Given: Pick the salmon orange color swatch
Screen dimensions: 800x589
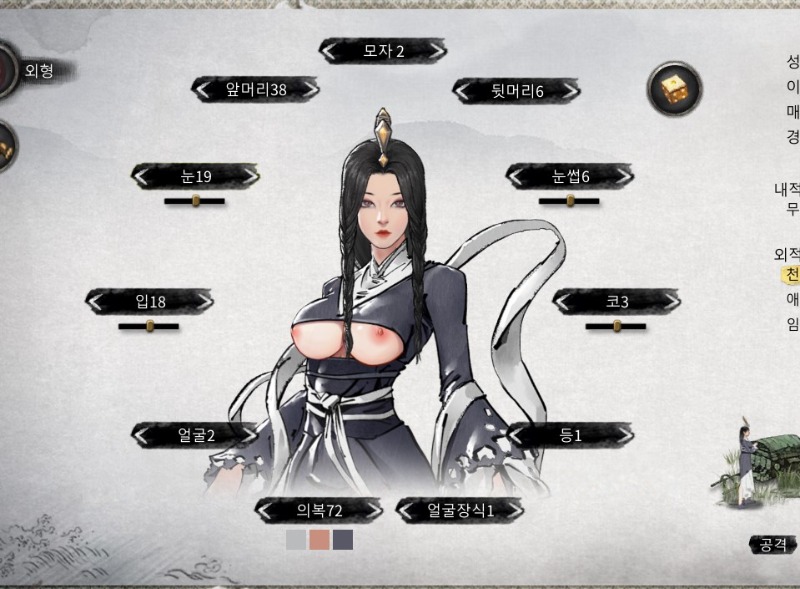Looking at the screenshot, I should pos(319,540).
